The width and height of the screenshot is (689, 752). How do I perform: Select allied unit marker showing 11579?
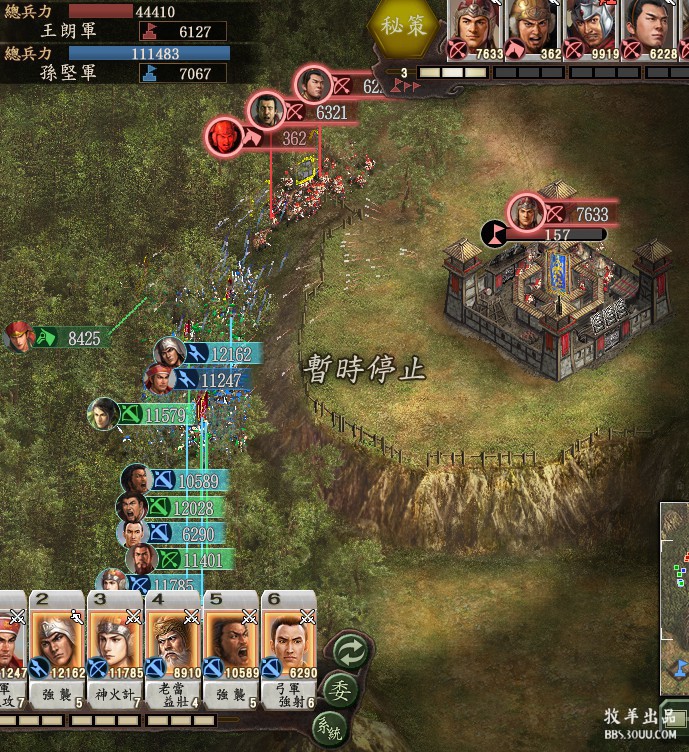104,413
